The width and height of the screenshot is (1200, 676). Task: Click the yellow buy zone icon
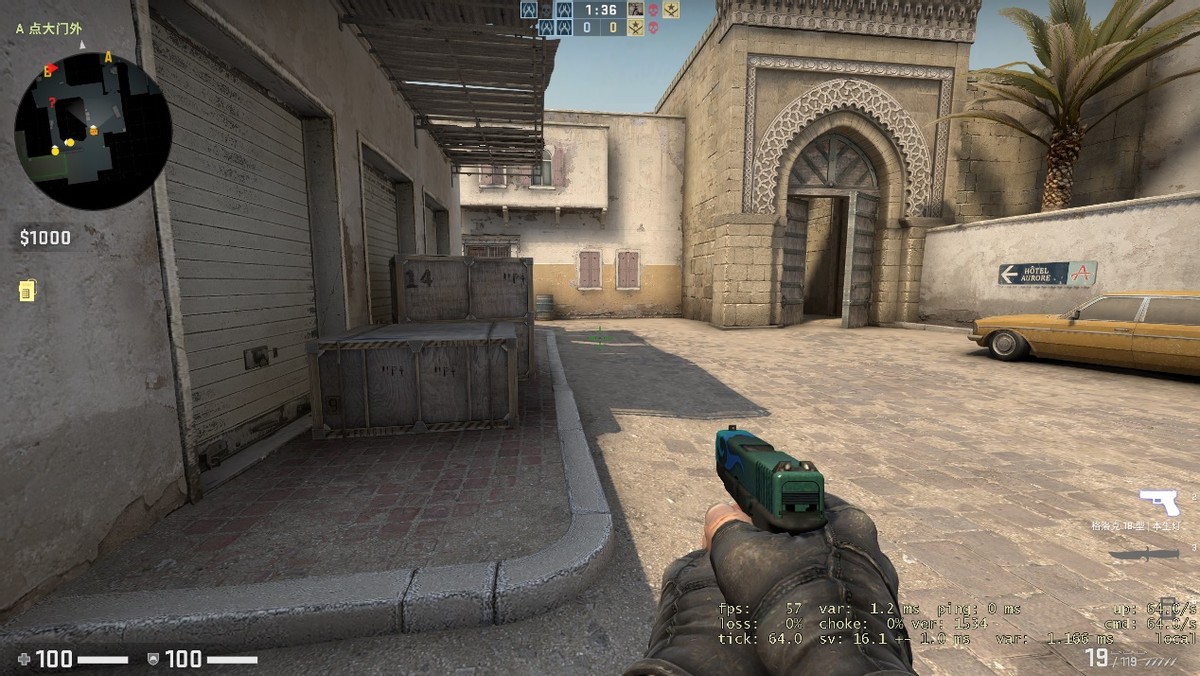pos(27,290)
